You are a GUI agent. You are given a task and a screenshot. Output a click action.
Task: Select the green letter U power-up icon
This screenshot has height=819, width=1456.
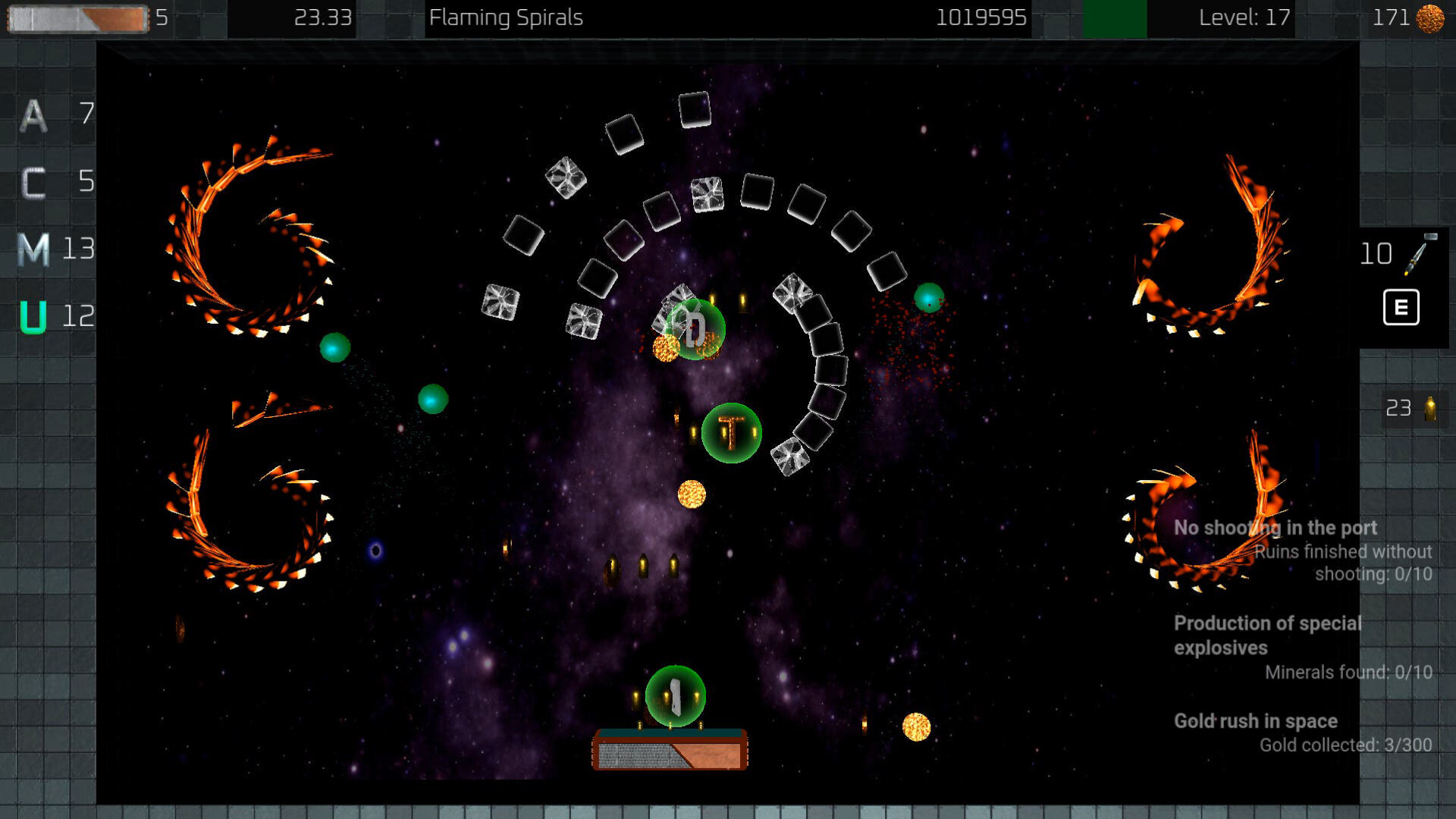coord(33,317)
